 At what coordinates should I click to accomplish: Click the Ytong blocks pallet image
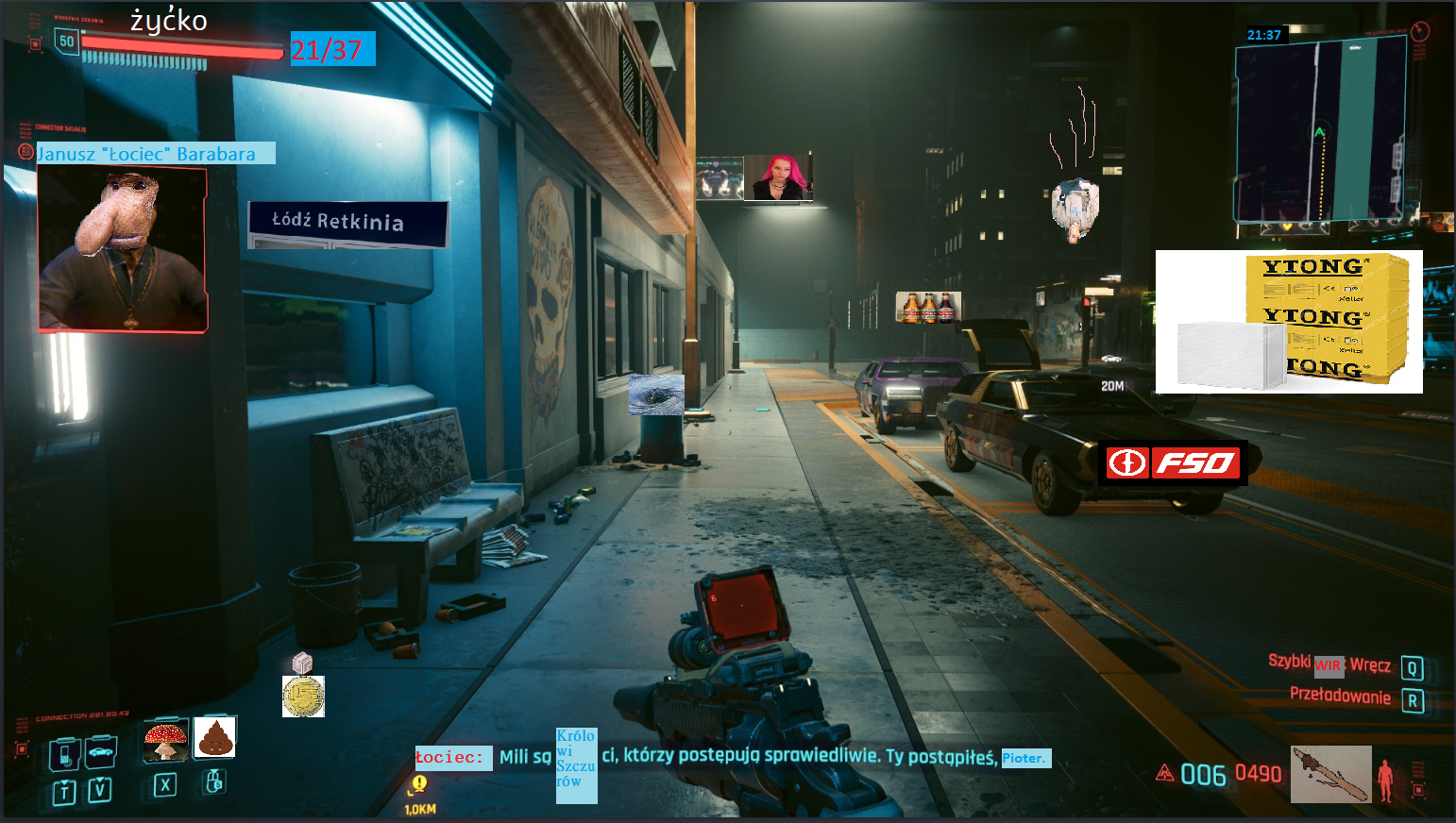point(1289,322)
